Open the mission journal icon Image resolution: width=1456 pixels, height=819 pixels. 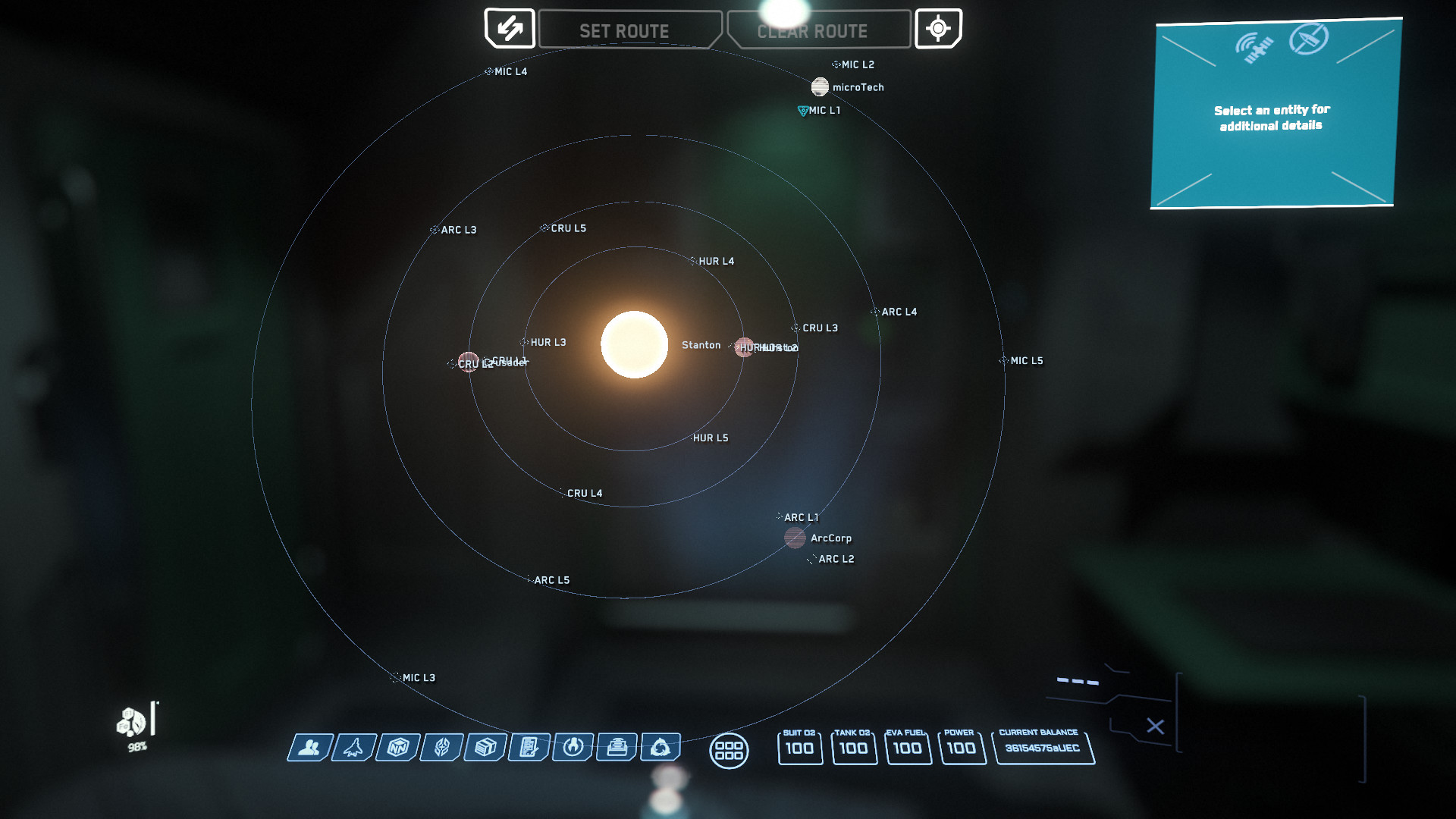[528, 748]
